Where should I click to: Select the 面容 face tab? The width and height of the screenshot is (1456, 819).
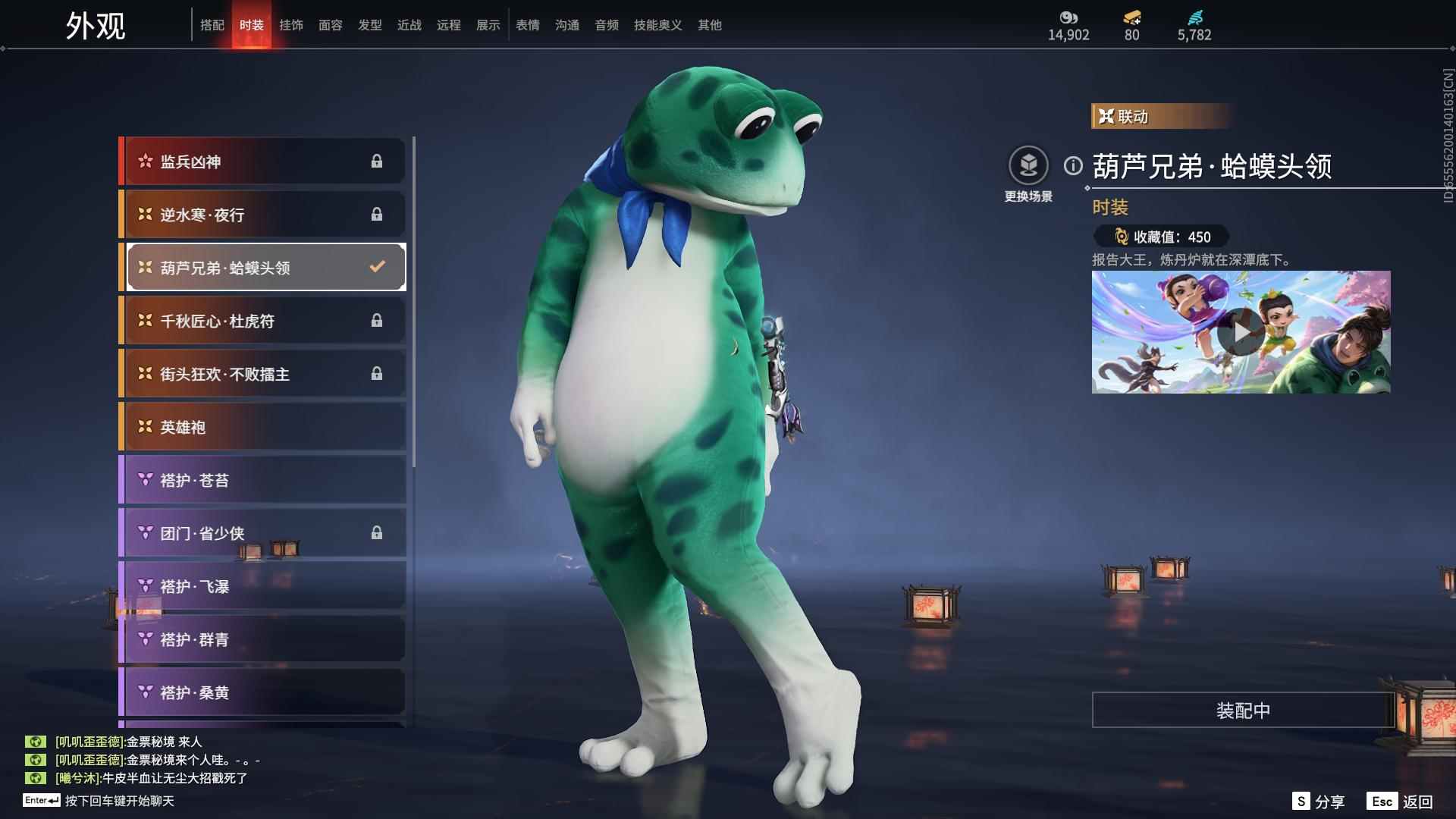pyautogui.click(x=331, y=25)
